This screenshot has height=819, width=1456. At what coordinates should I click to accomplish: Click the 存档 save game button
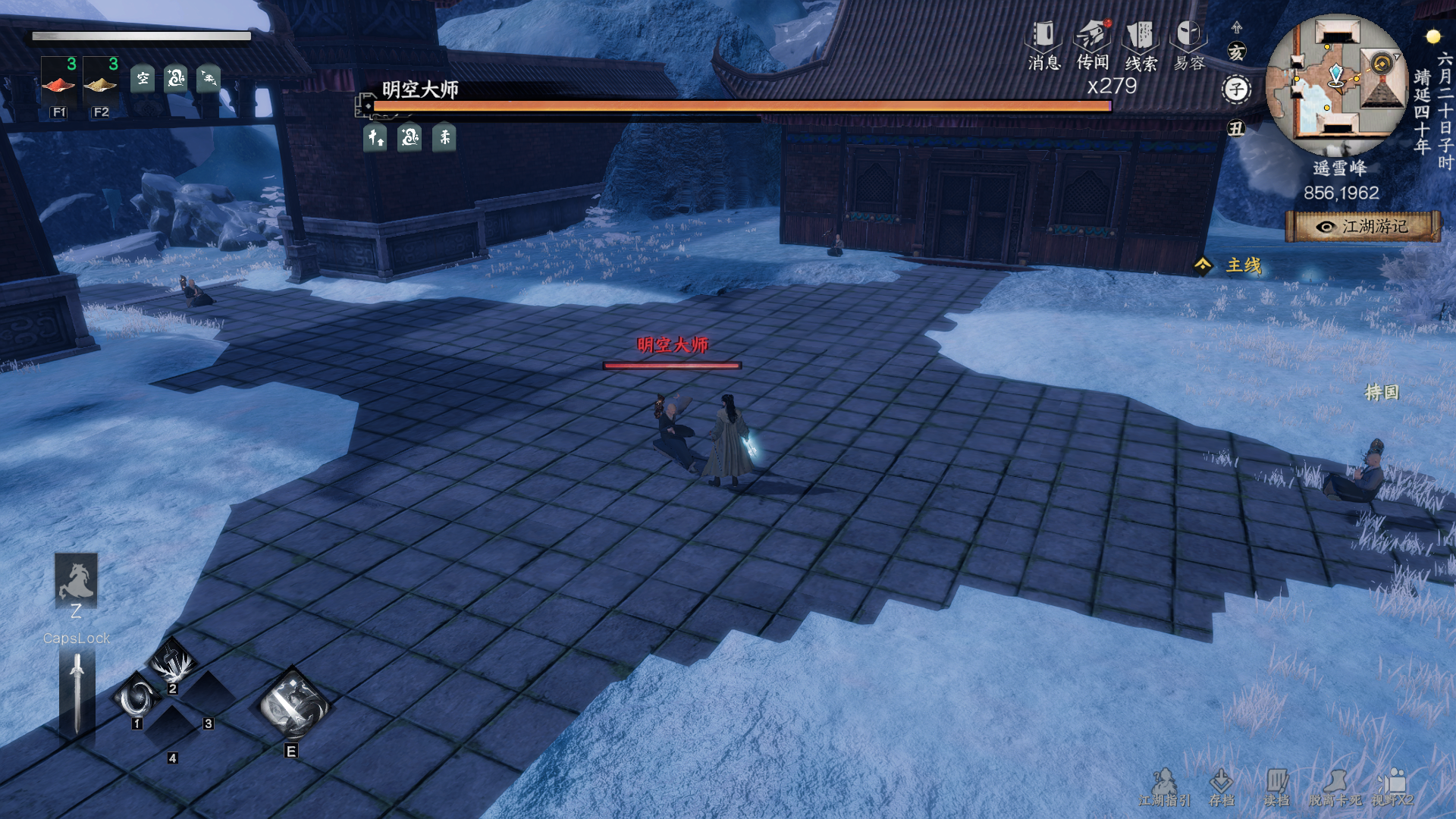(1221, 787)
